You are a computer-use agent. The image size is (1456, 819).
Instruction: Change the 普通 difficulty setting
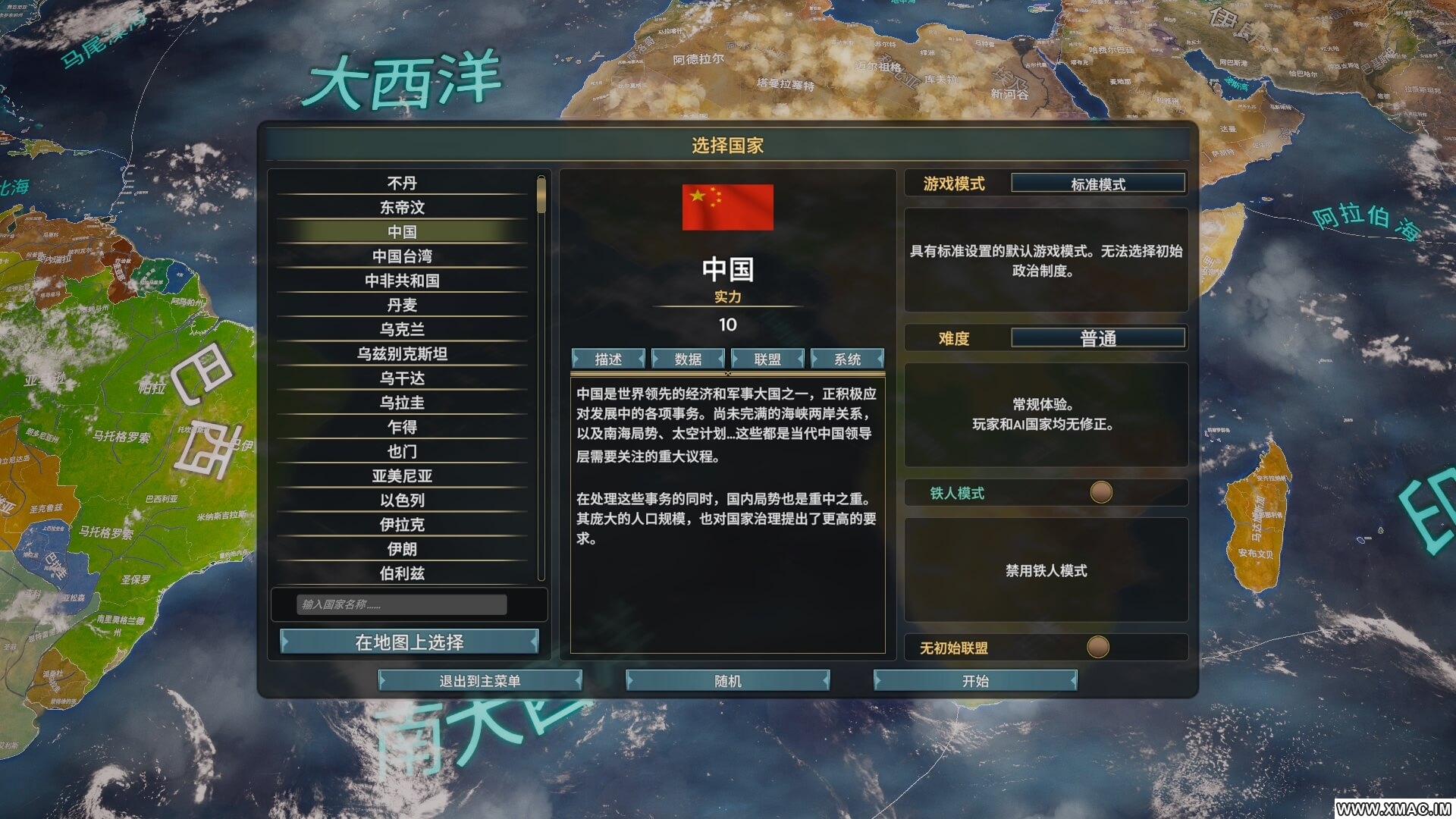click(x=1097, y=338)
